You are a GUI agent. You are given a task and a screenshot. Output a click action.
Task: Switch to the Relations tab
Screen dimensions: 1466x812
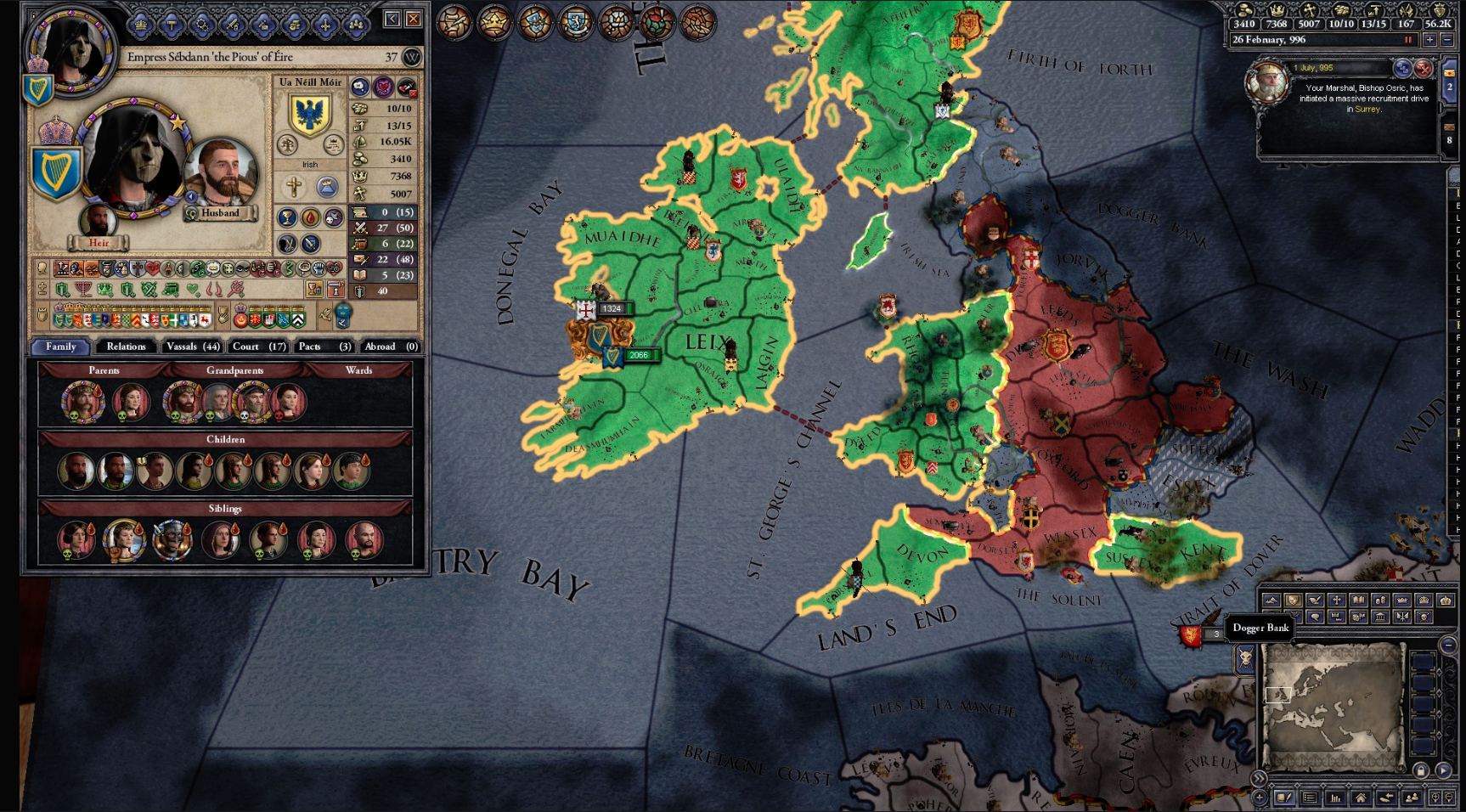point(126,347)
